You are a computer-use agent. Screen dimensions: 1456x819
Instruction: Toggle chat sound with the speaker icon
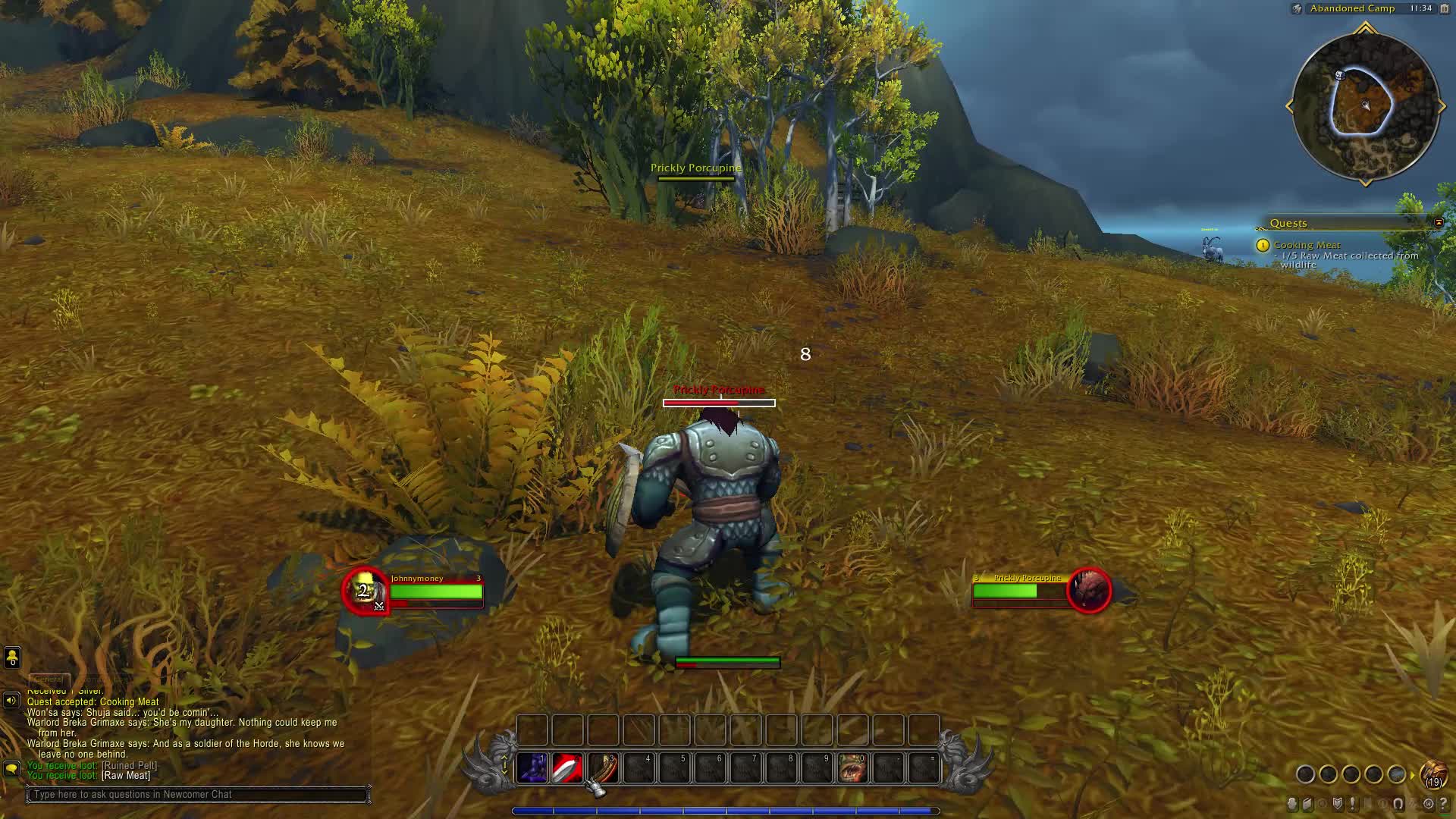pos(11,699)
